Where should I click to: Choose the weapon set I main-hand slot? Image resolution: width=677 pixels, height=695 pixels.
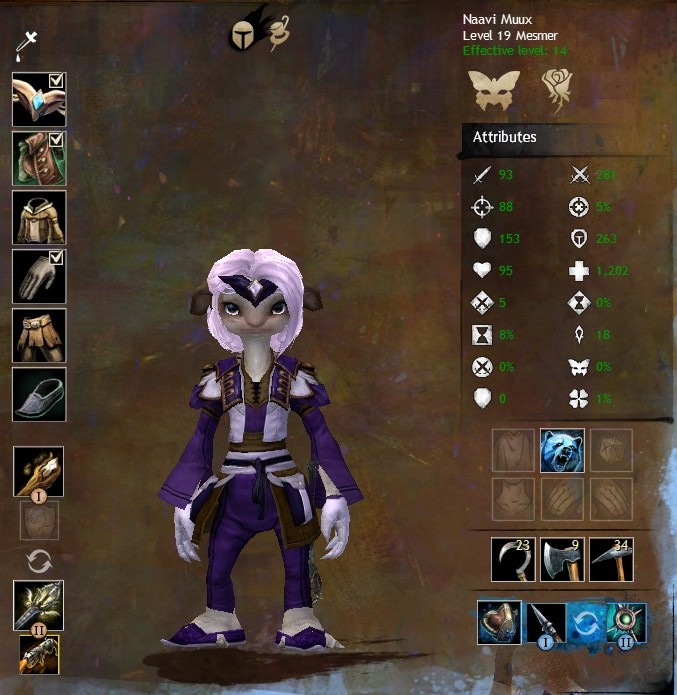pos(39,472)
